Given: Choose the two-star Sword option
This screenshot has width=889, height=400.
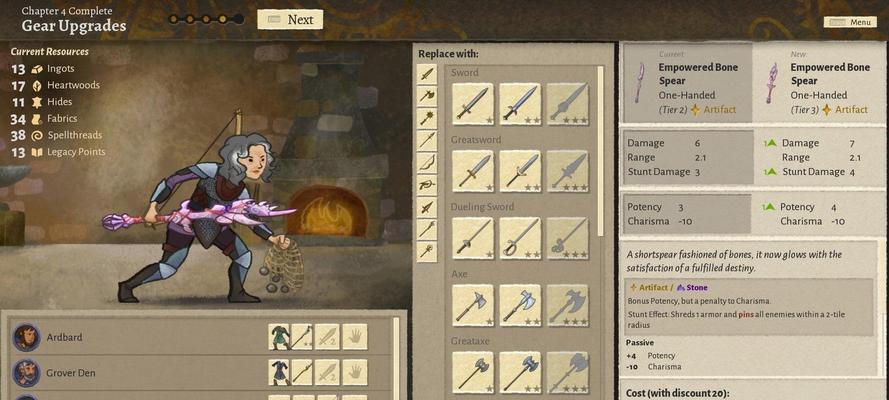Looking at the screenshot, I should coord(520,104).
